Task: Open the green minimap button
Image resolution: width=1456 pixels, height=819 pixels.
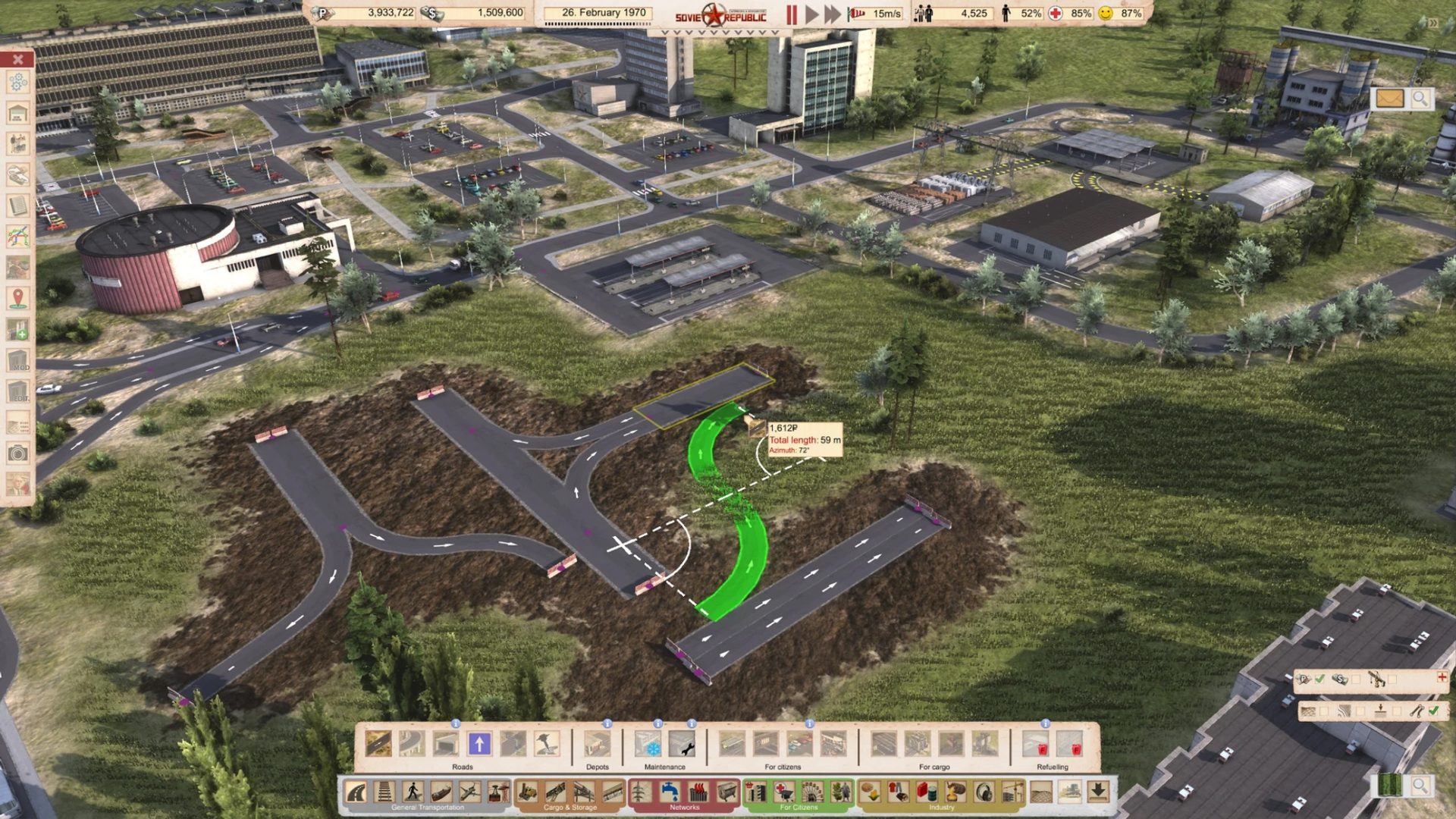Action: pos(1391,786)
